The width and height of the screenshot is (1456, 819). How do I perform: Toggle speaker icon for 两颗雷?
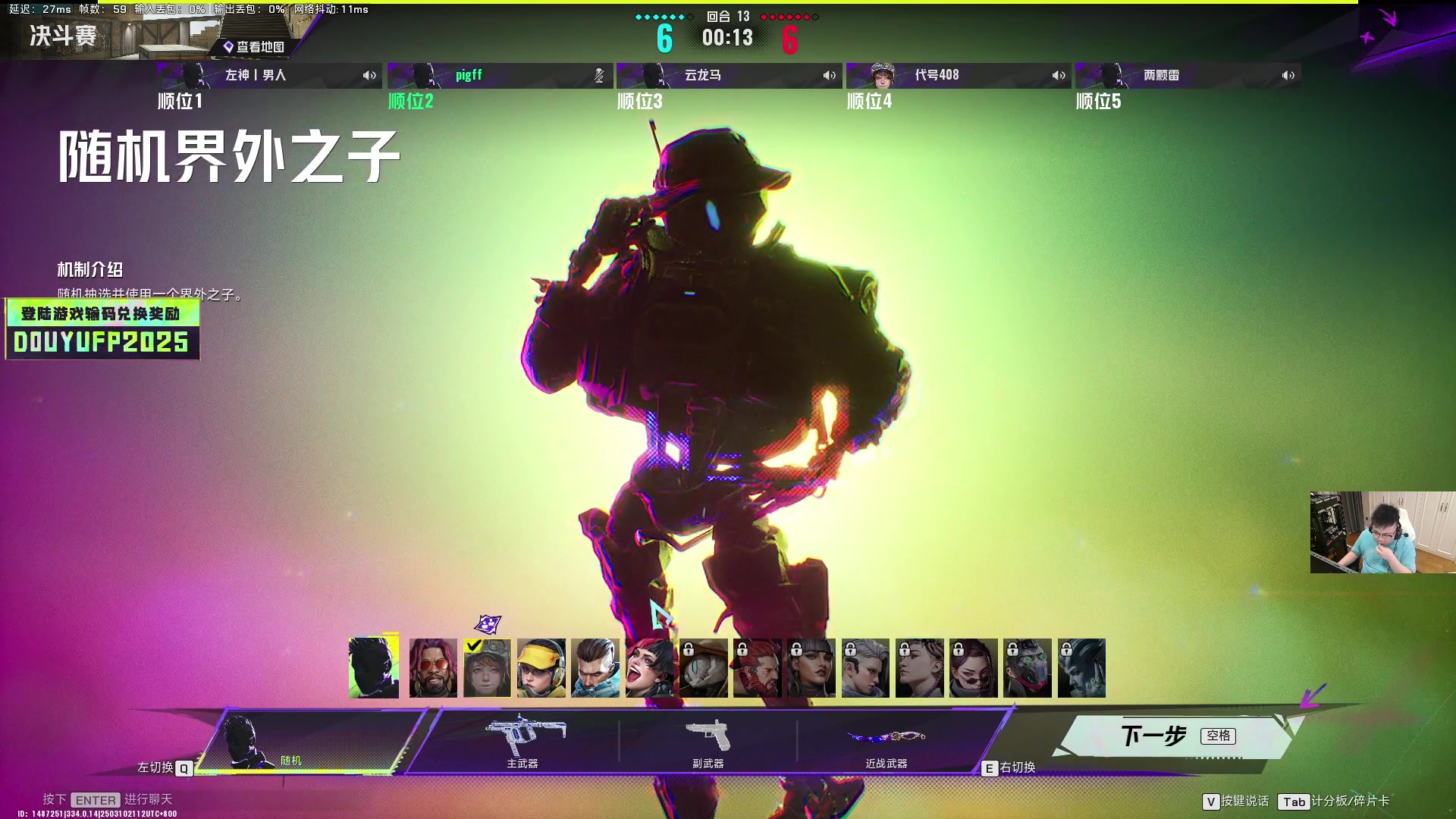pyautogui.click(x=1288, y=75)
